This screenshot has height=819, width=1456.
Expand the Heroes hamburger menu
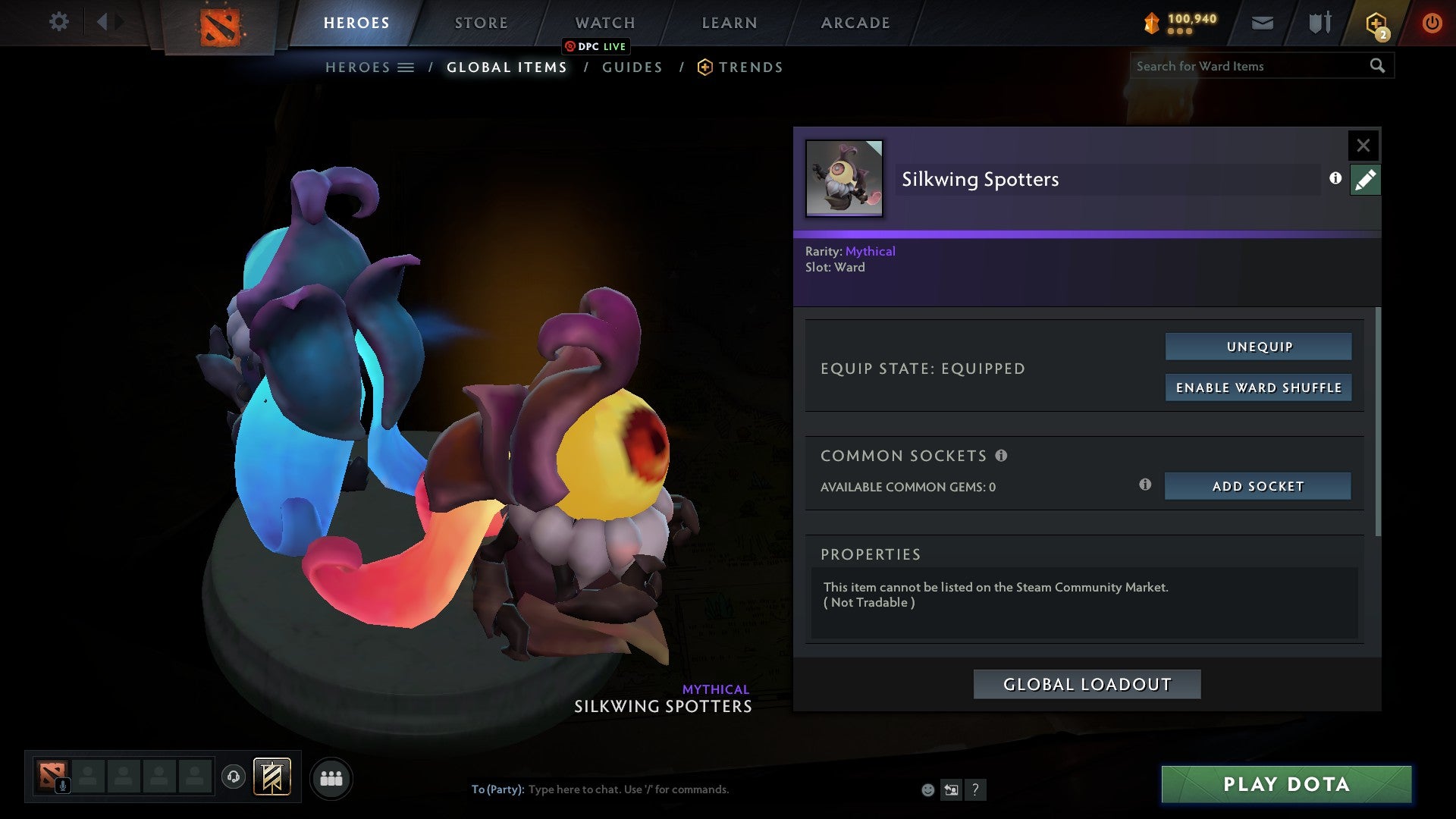point(406,67)
